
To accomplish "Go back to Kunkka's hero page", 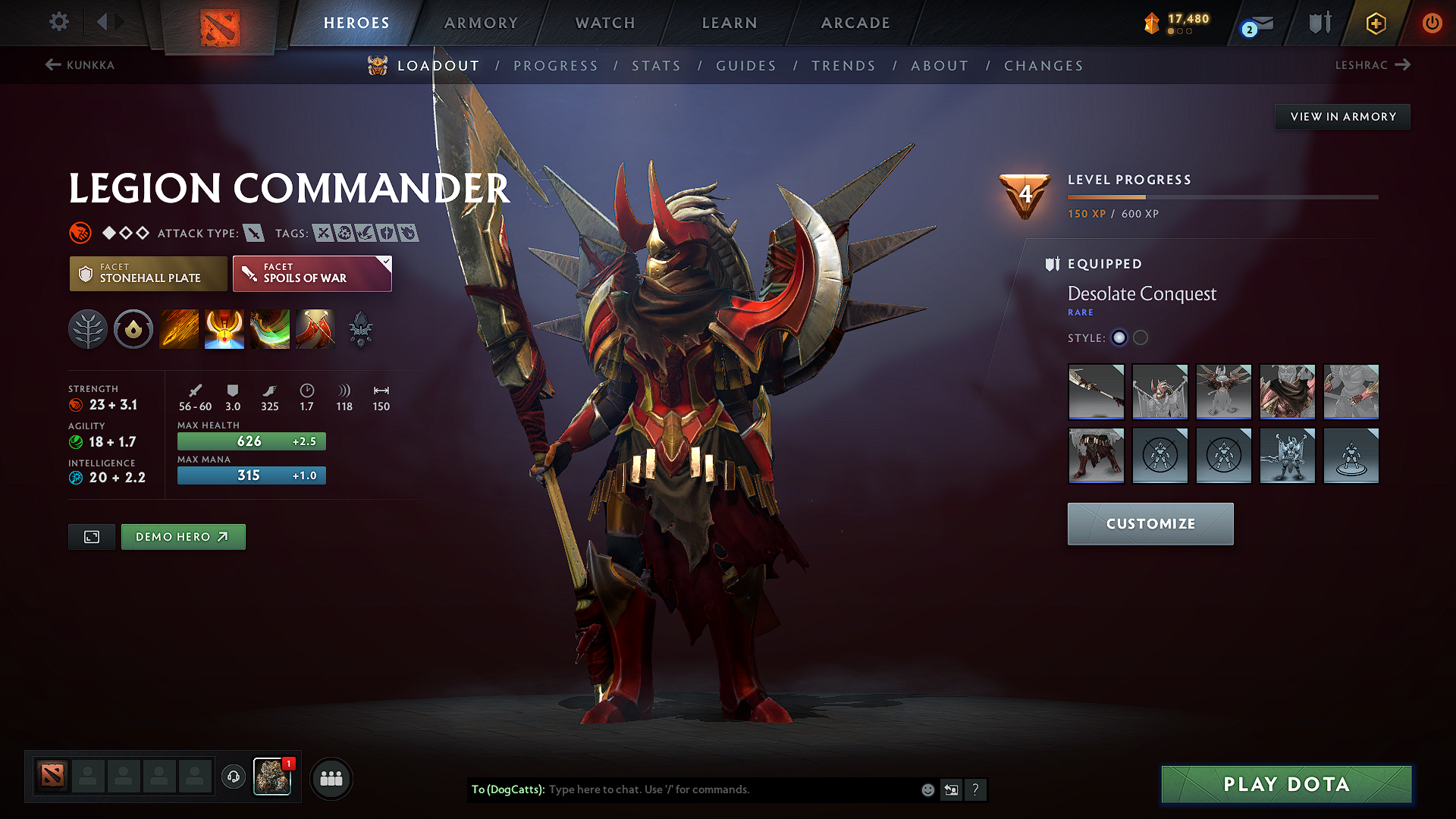I will [x=82, y=65].
